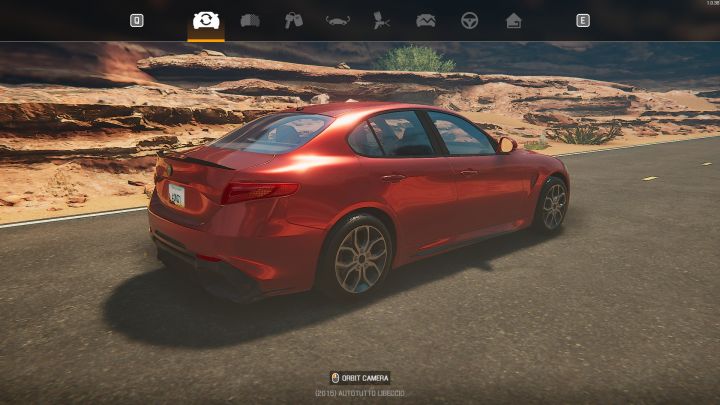Switch to the steering wheel tab
The height and width of the screenshot is (405, 720).
click(469, 20)
